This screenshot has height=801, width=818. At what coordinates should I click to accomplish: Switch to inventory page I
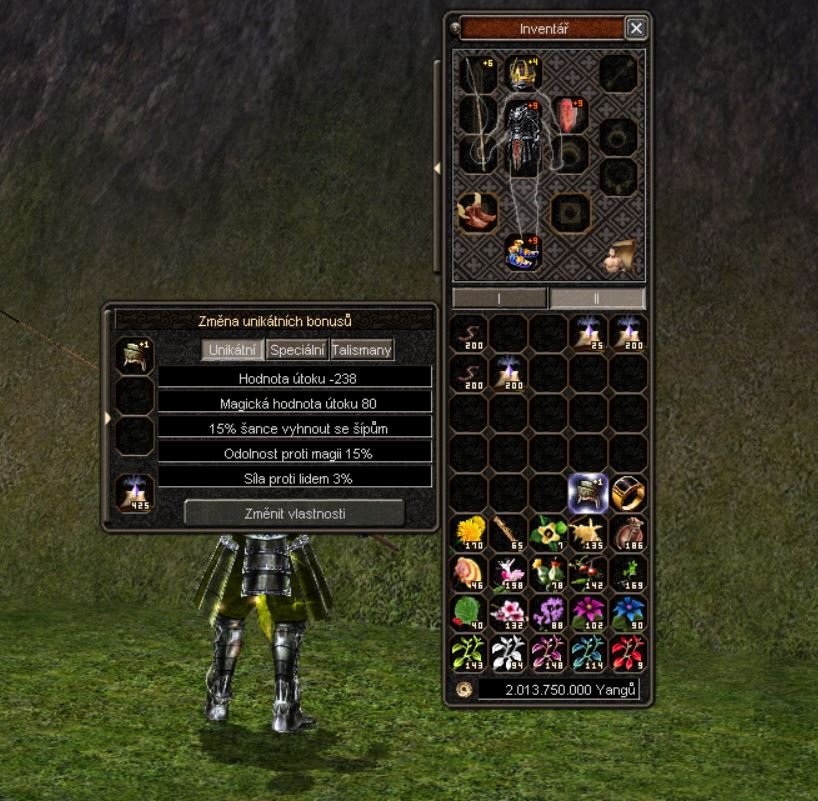499,298
